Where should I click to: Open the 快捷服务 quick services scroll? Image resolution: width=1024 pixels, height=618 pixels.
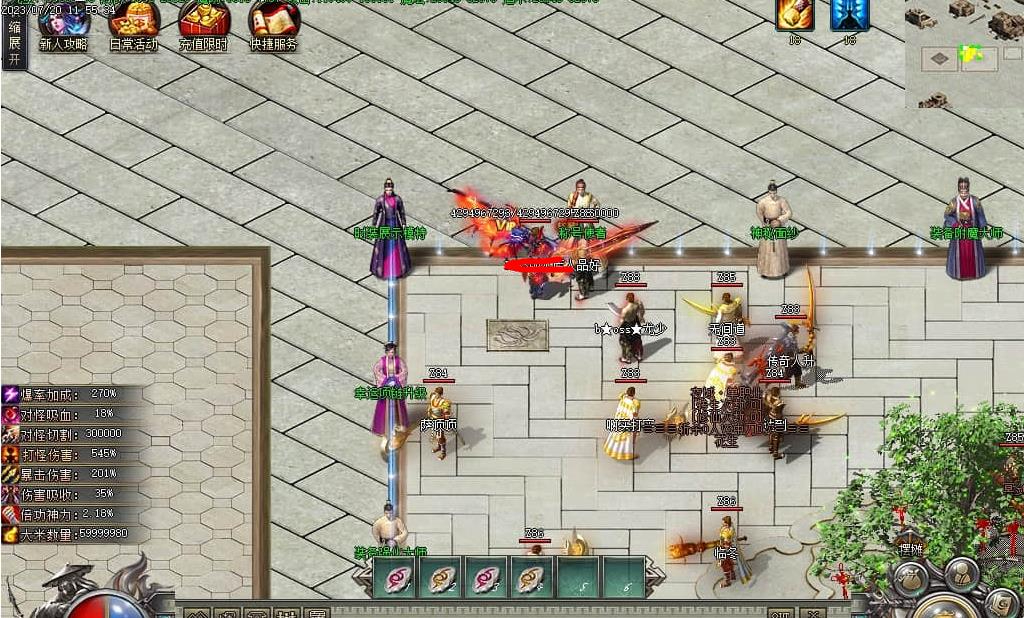coord(273,26)
